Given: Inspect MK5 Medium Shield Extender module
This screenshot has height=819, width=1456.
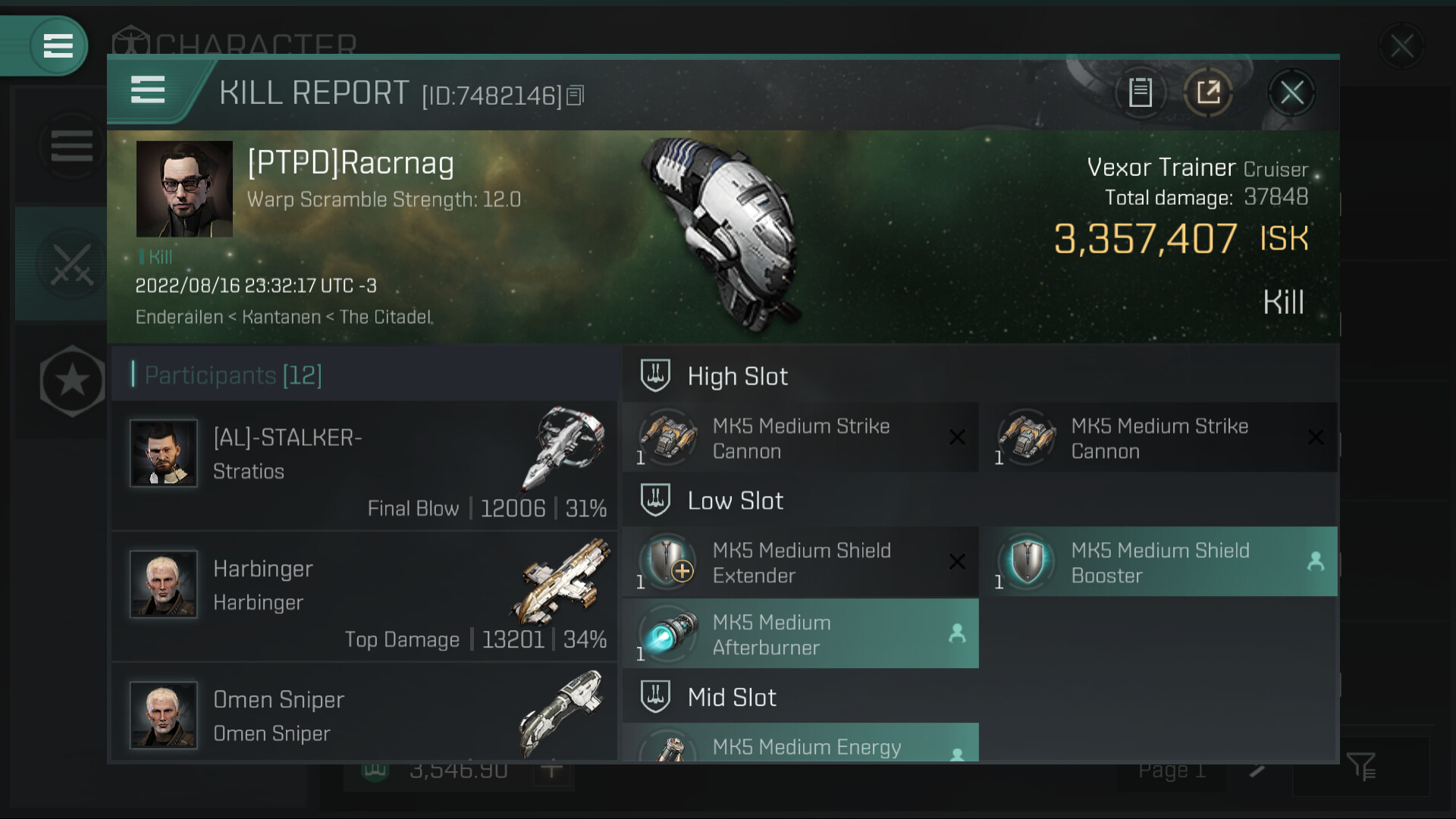Looking at the screenshot, I should point(800,563).
